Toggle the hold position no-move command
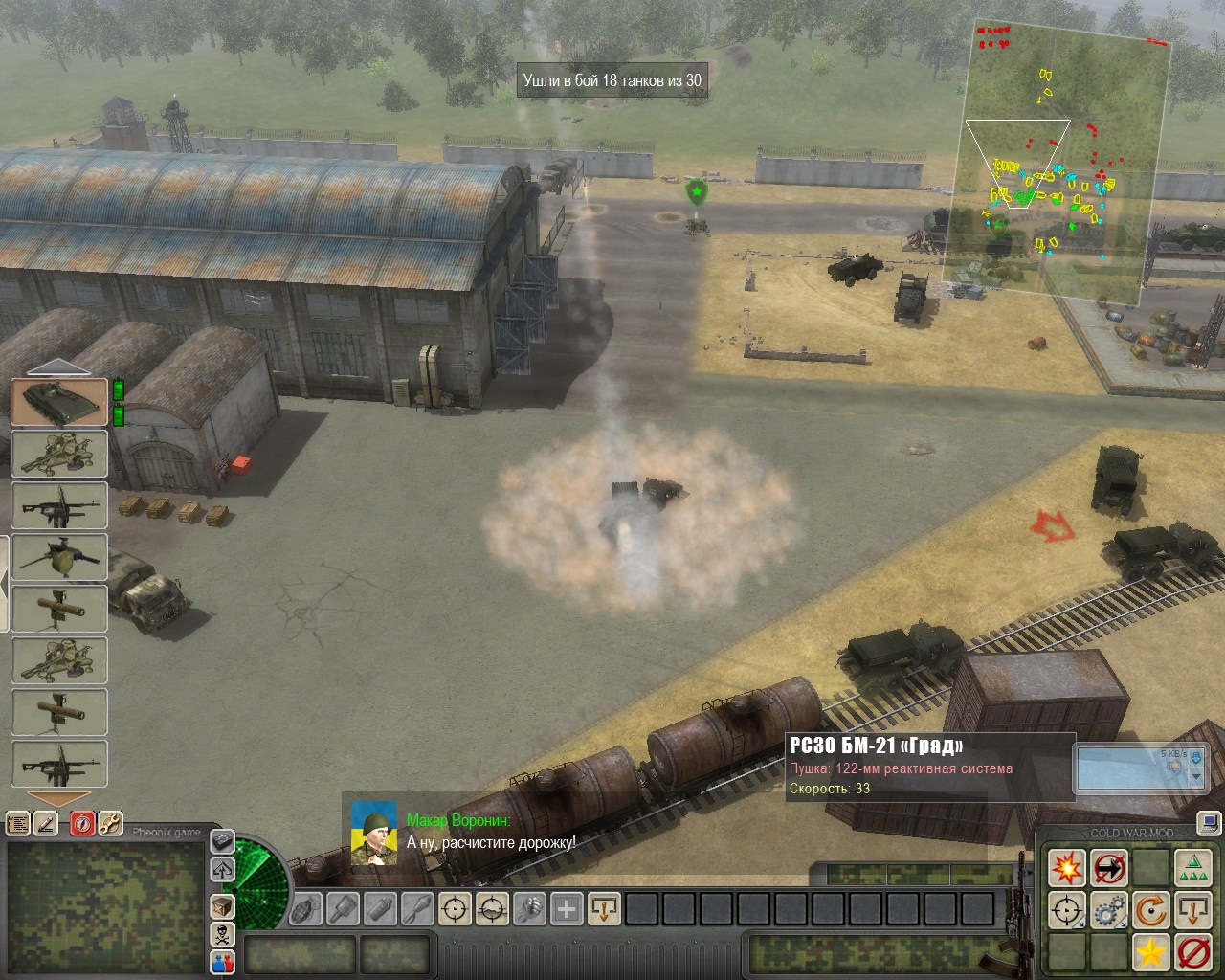The height and width of the screenshot is (980, 1225). 1109,868
